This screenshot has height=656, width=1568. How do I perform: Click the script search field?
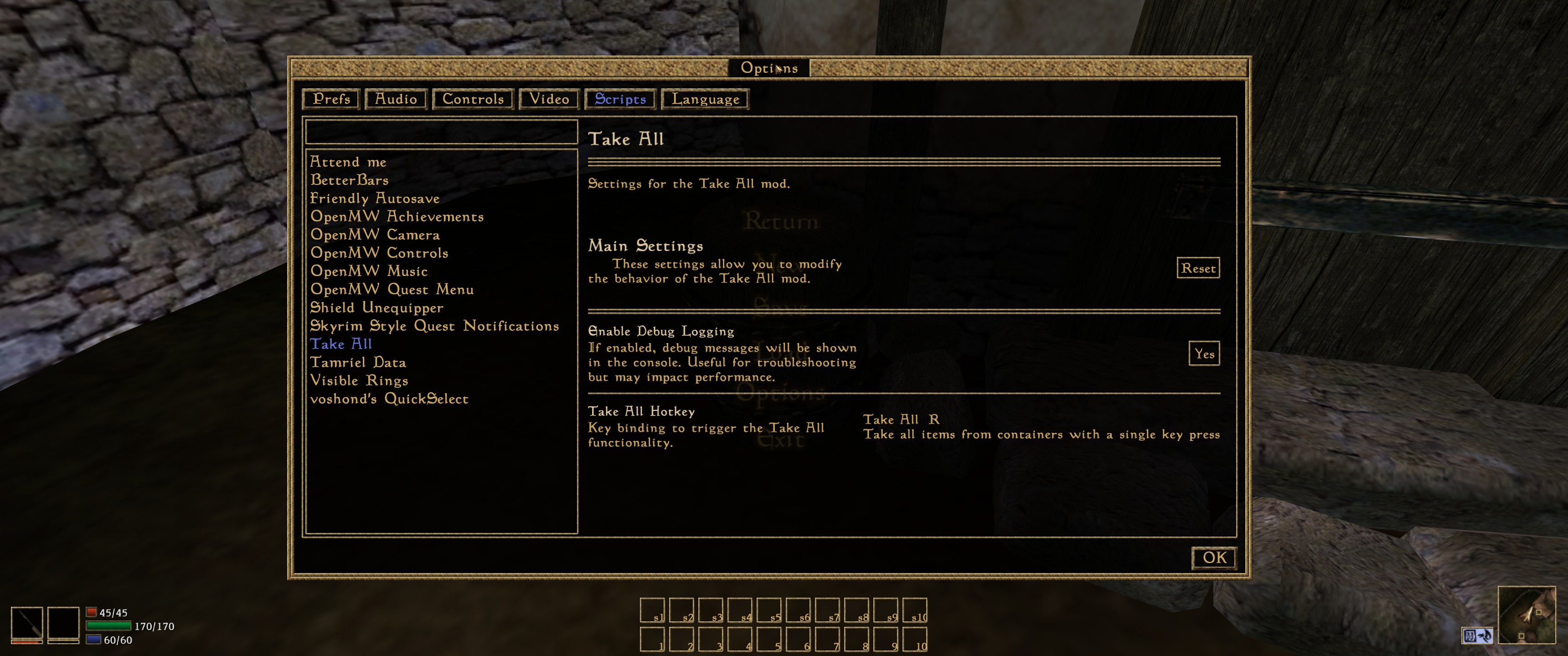click(x=441, y=132)
